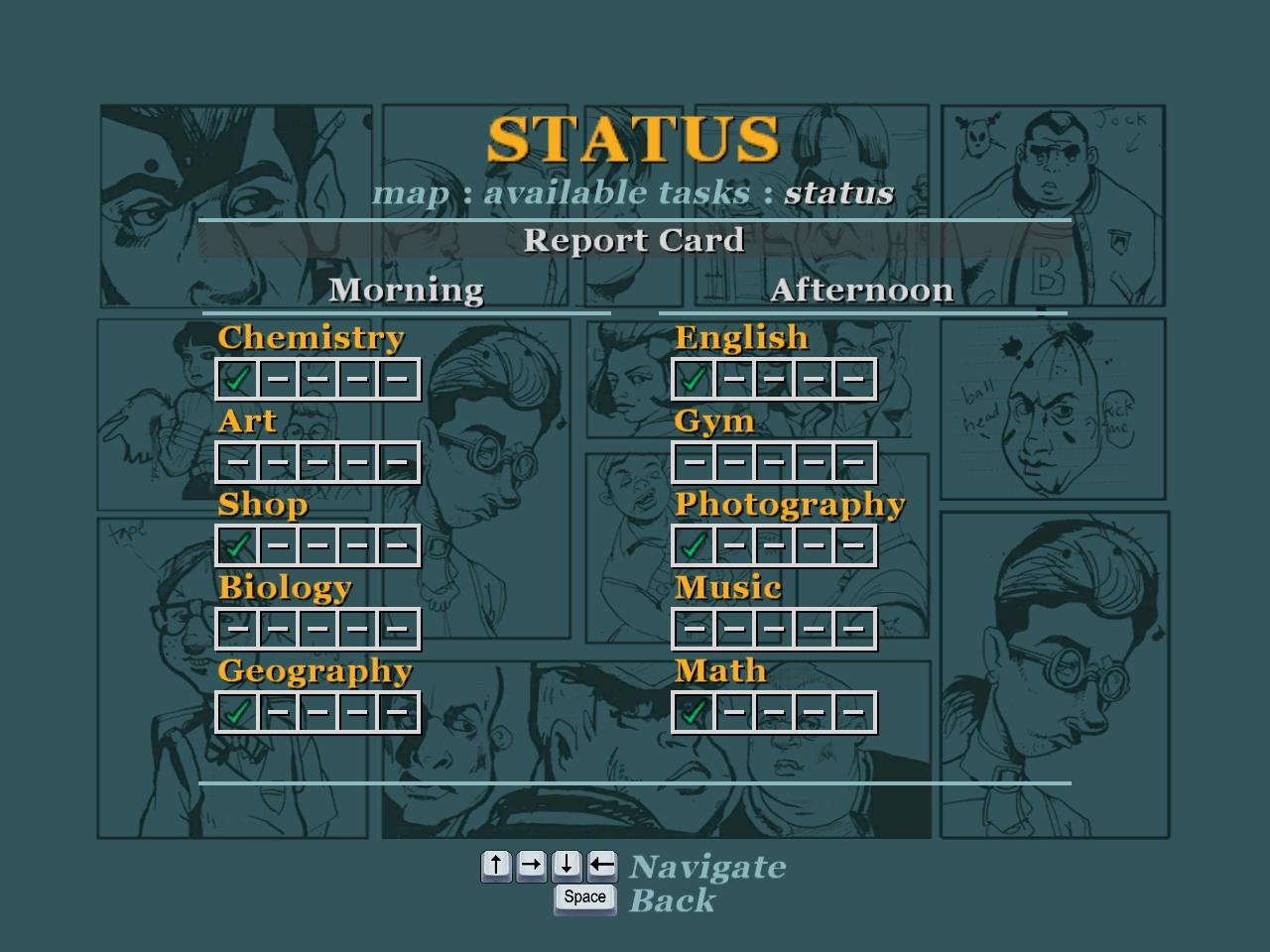Screen dimensions: 1270x952
Task: Select the status tab
Action: (x=838, y=192)
